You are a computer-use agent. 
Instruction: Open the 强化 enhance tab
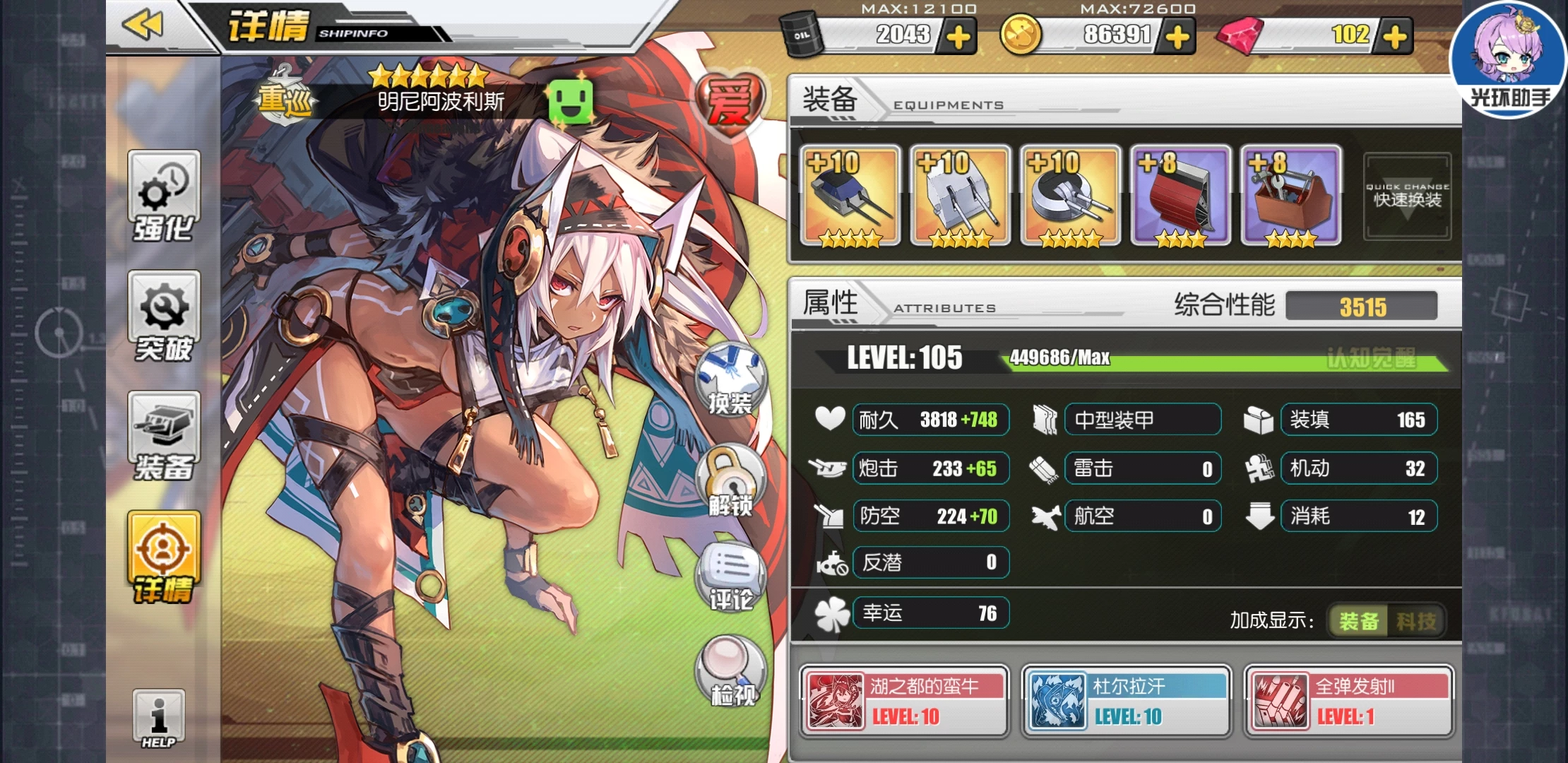pos(164,196)
